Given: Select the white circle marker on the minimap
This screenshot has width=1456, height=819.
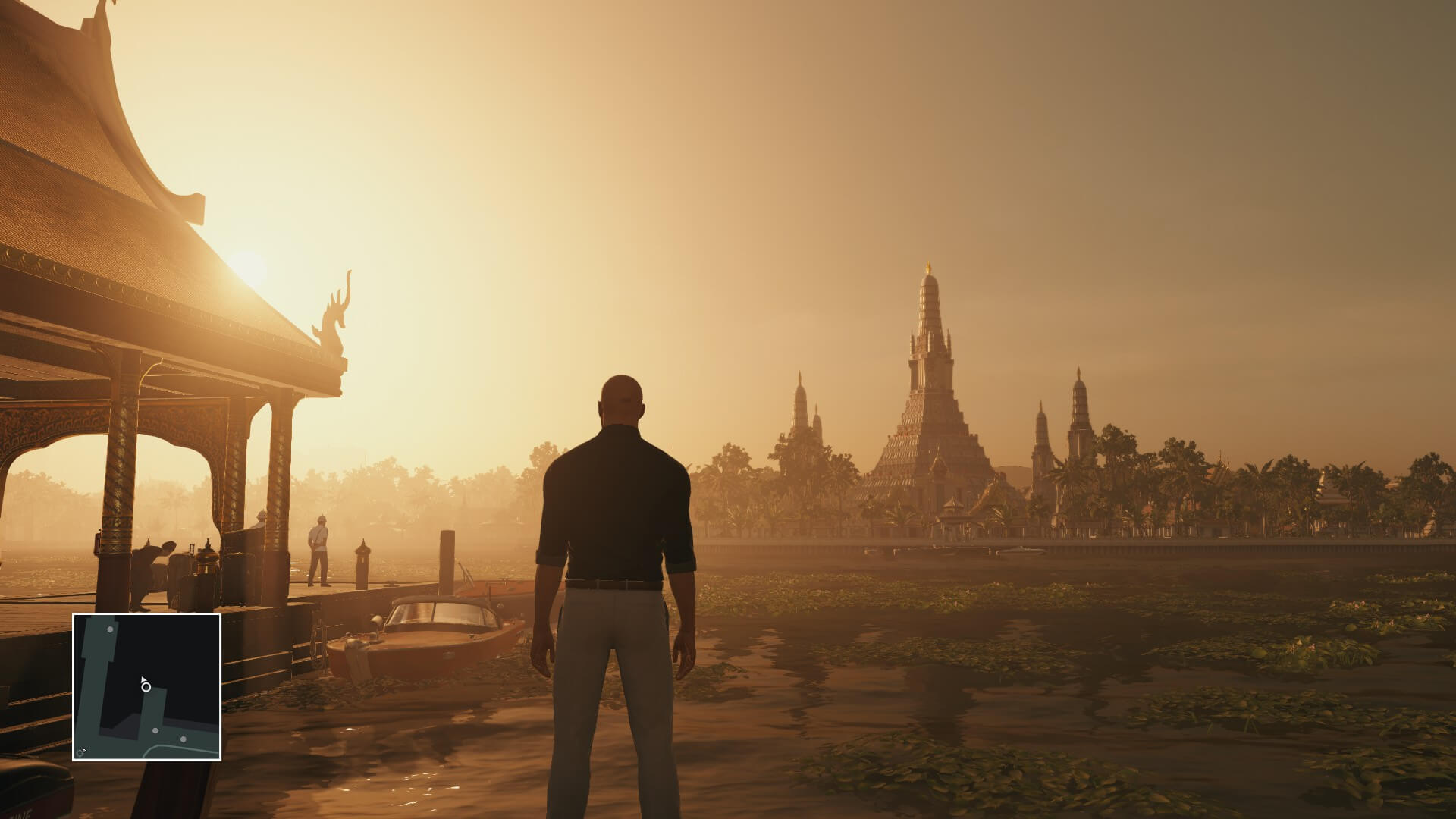Looking at the screenshot, I should pos(146,687).
